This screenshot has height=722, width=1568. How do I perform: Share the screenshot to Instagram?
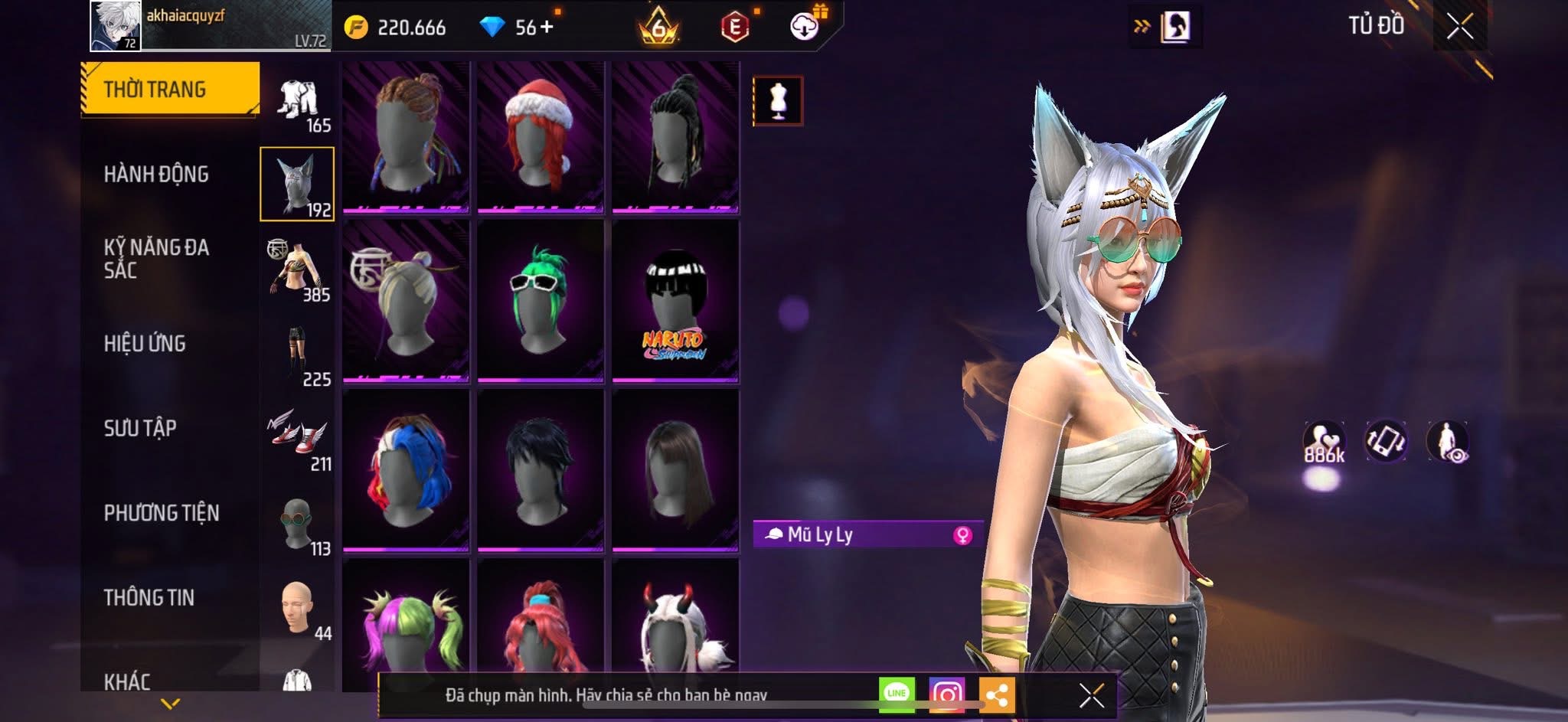(x=946, y=694)
